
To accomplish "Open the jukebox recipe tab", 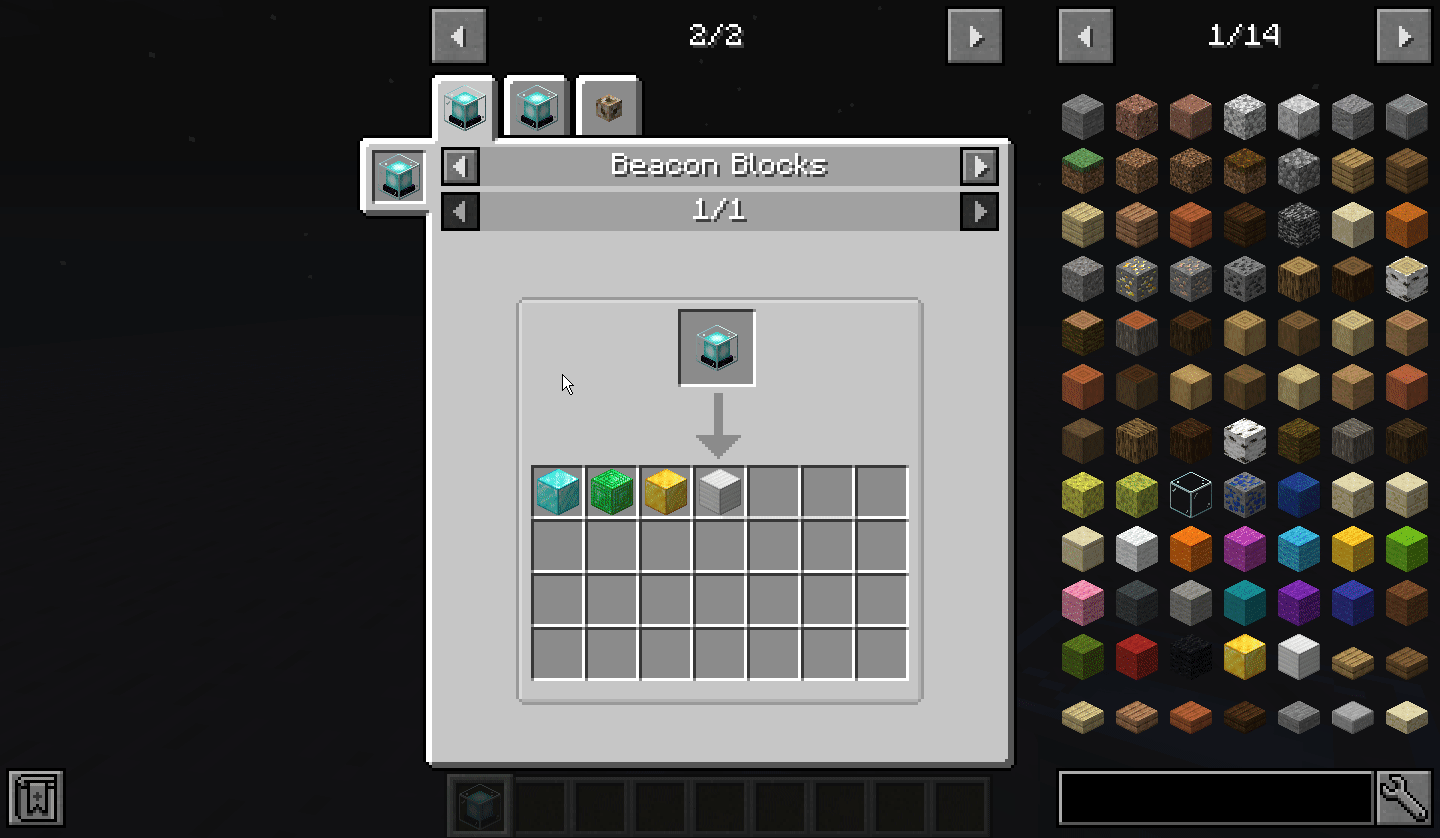I will pos(609,105).
